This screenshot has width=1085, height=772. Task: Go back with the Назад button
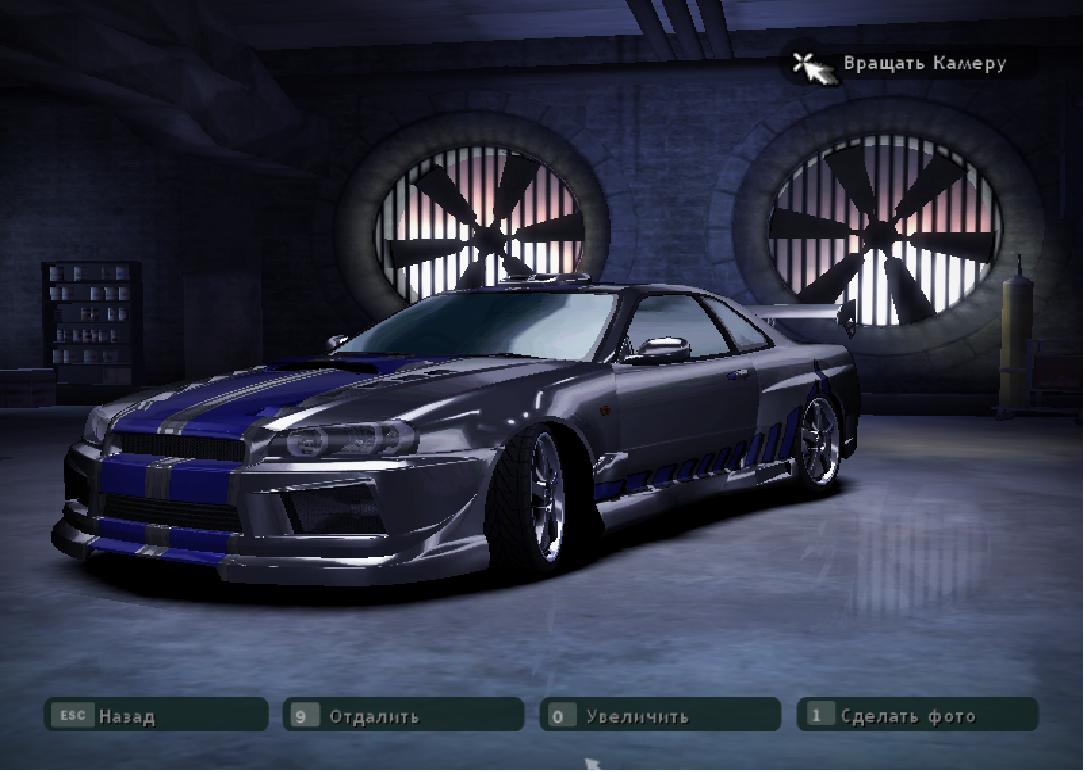coord(155,716)
